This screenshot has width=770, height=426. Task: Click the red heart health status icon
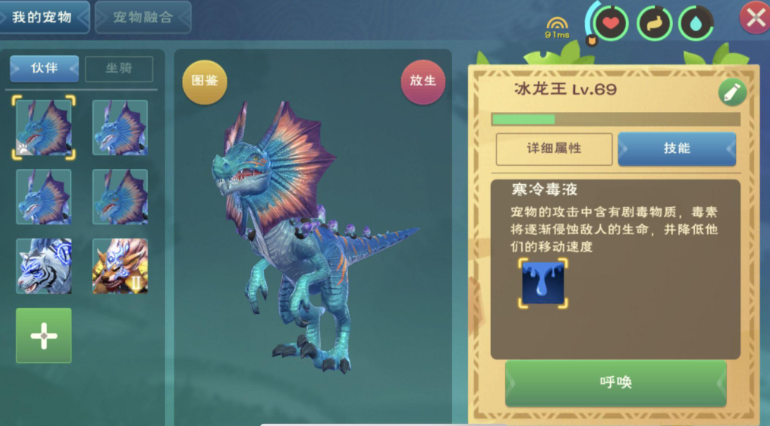click(x=609, y=21)
